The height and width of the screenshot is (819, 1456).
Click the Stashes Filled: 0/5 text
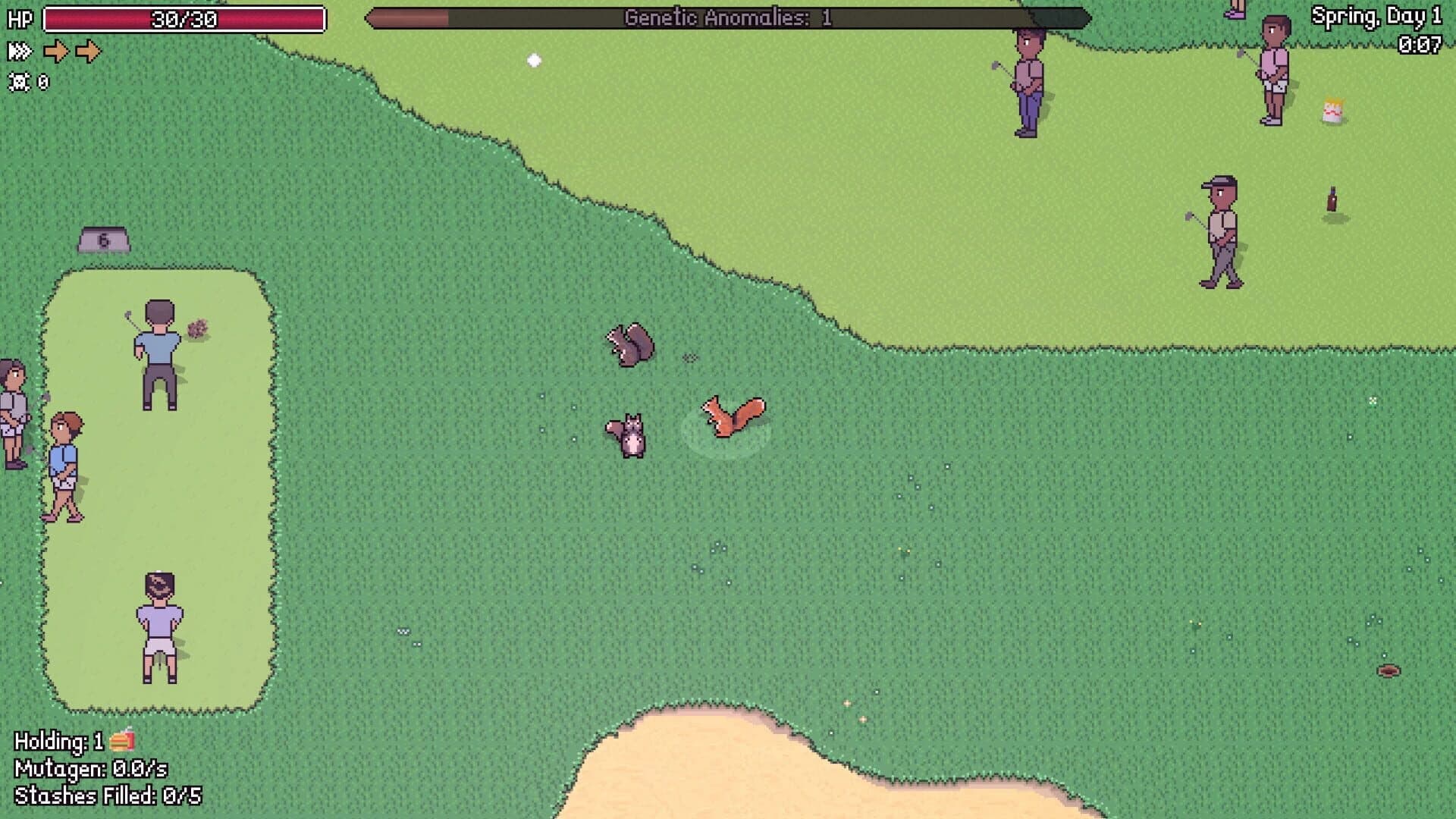(110, 796)
